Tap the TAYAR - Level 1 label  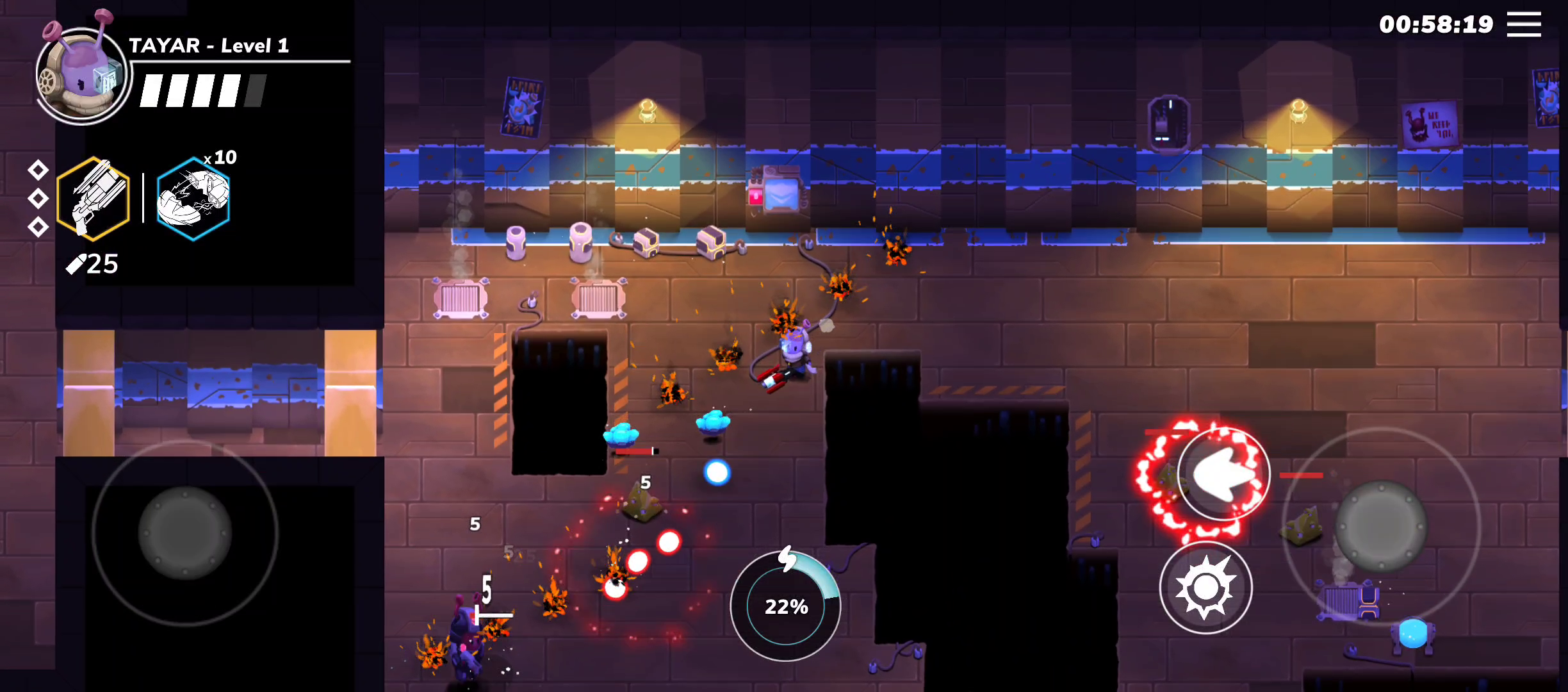click(x=209, y=46)
